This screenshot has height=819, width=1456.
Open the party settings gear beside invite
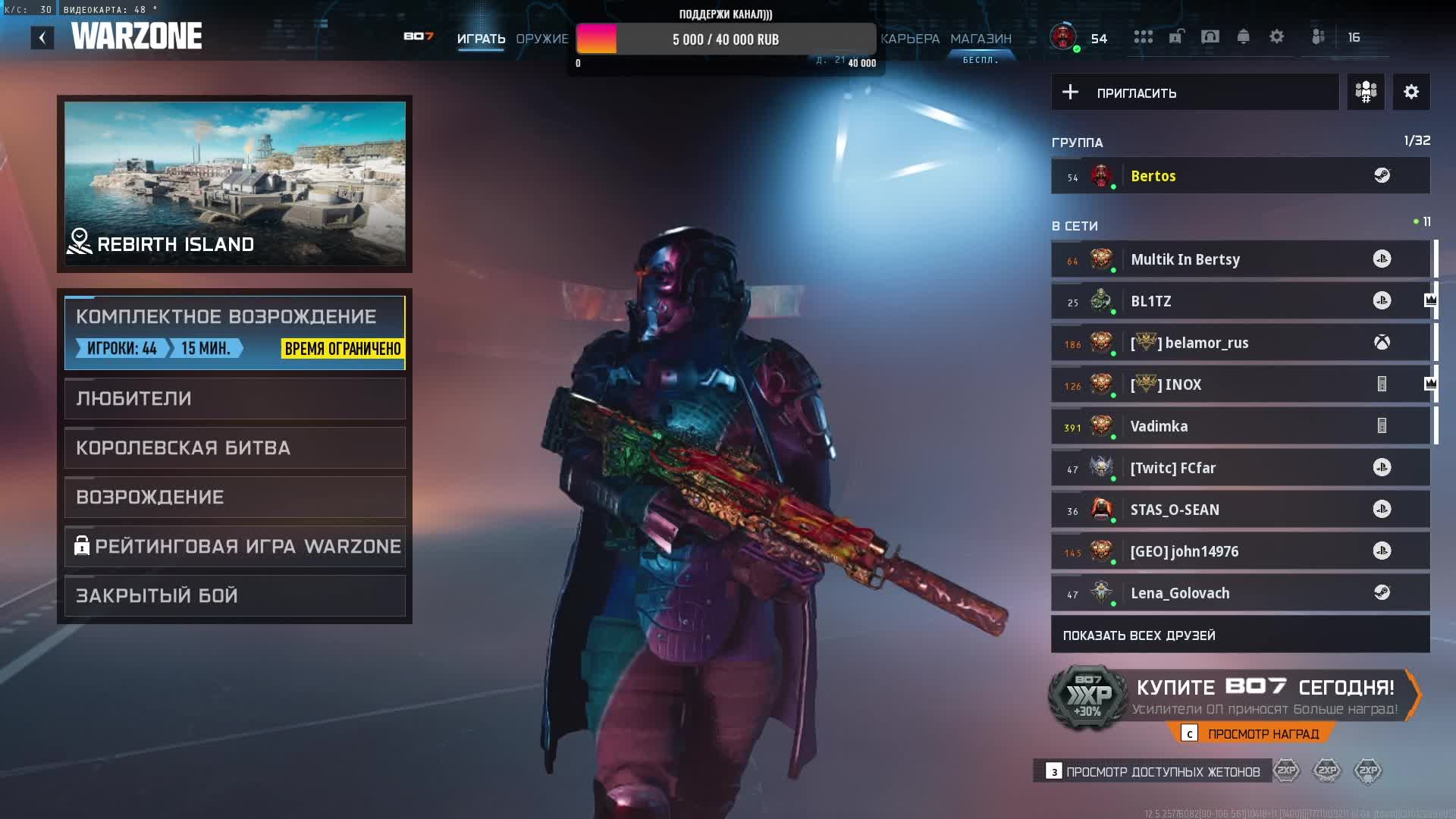tap(1410, 93)
